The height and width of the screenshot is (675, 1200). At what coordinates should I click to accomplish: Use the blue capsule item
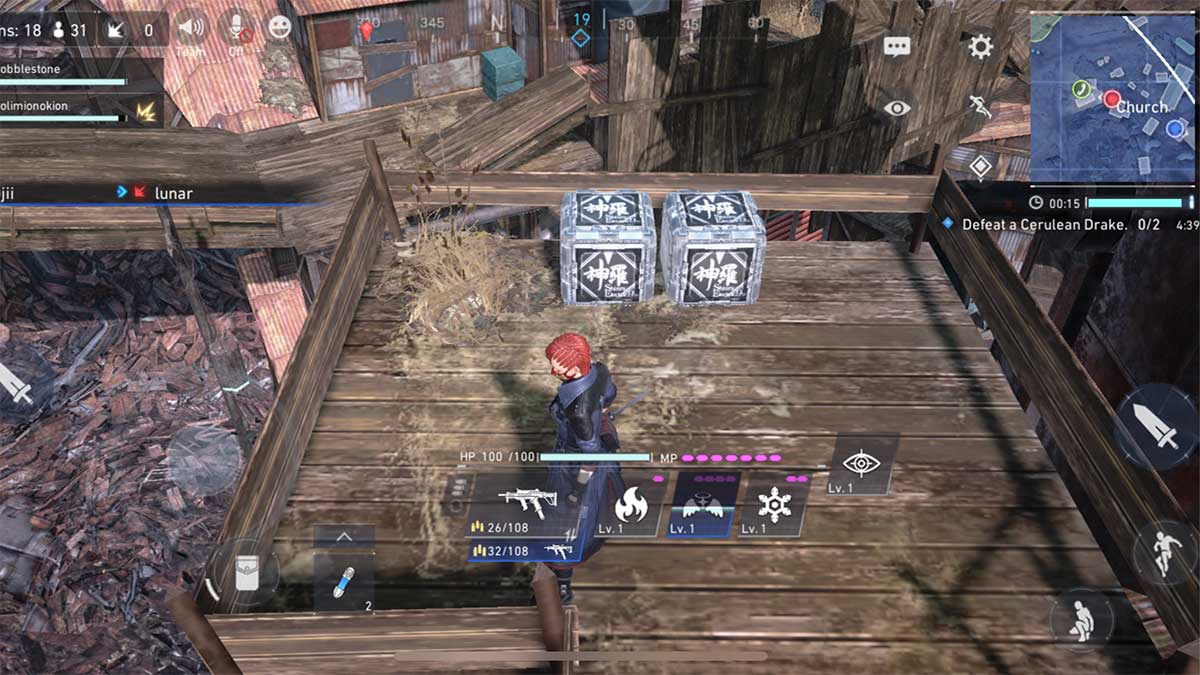344,583
